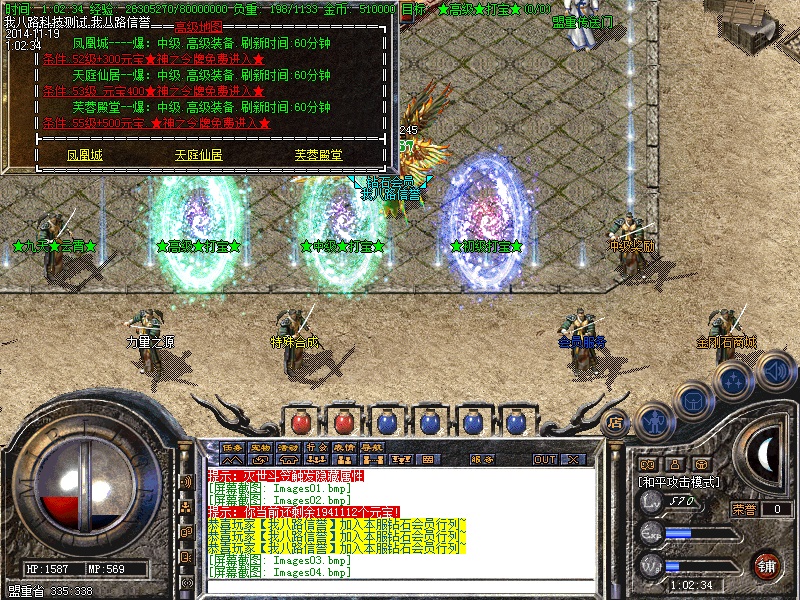Open the red 铺 store button
Viewport: 800px width, 600px height.
pyautogui.click(x=765, y=565)
